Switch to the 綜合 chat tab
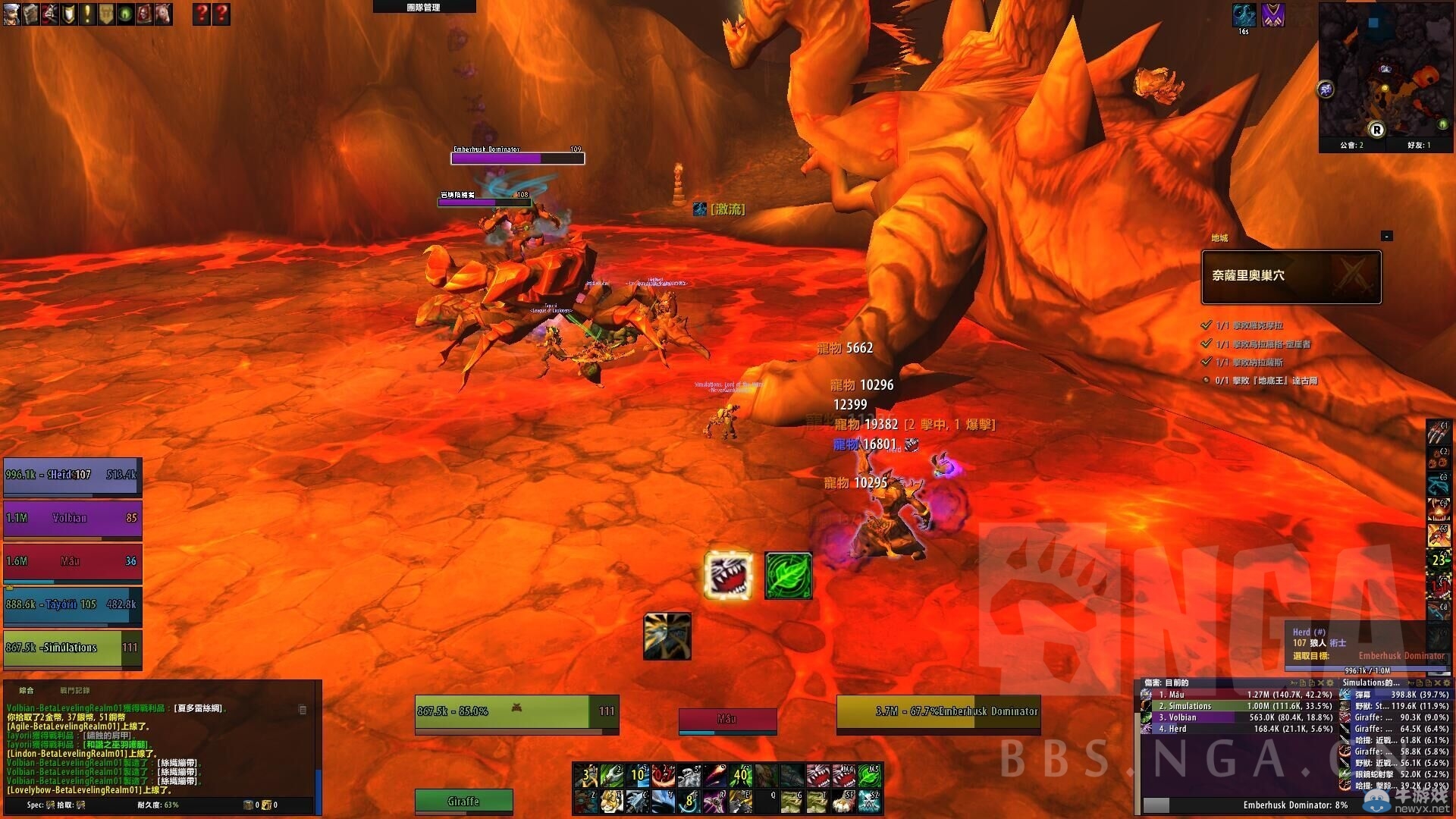1456x819 pixels. point(27,691)
